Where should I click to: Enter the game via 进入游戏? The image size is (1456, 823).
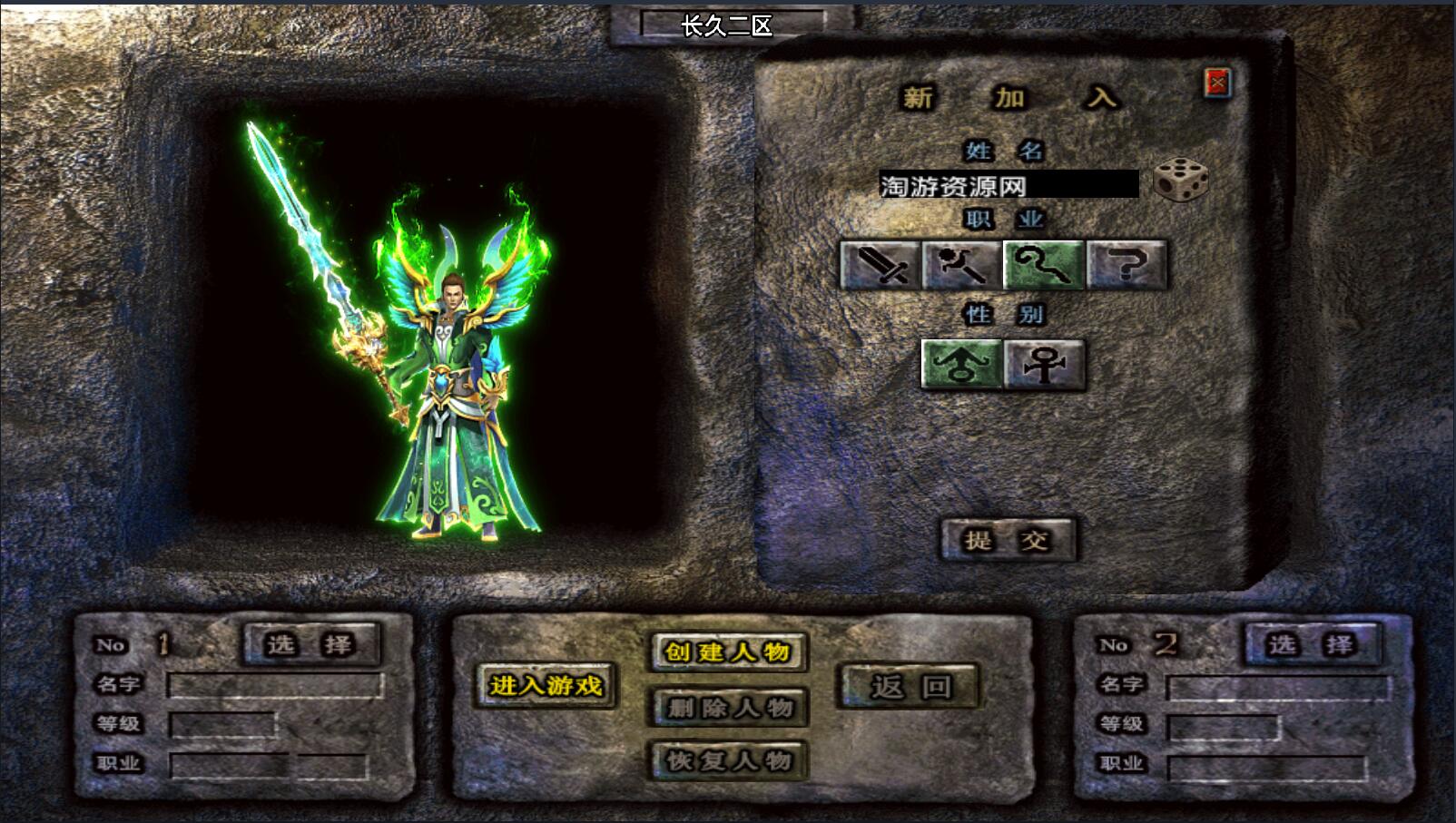(546, 685)
